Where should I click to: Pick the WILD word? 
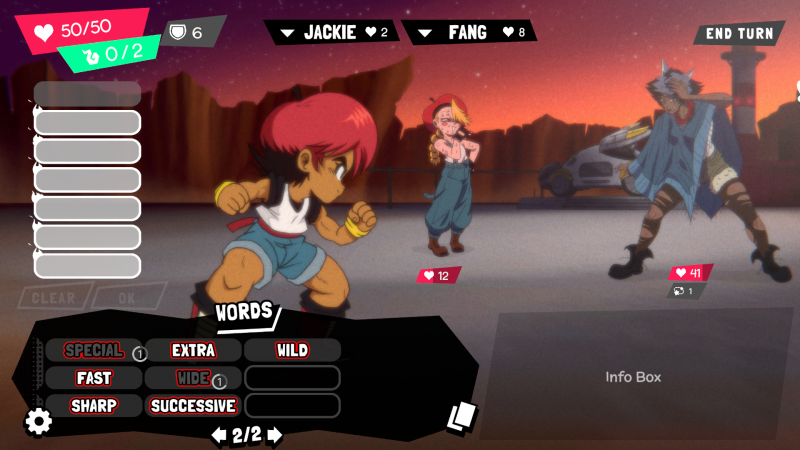point(292,350)
